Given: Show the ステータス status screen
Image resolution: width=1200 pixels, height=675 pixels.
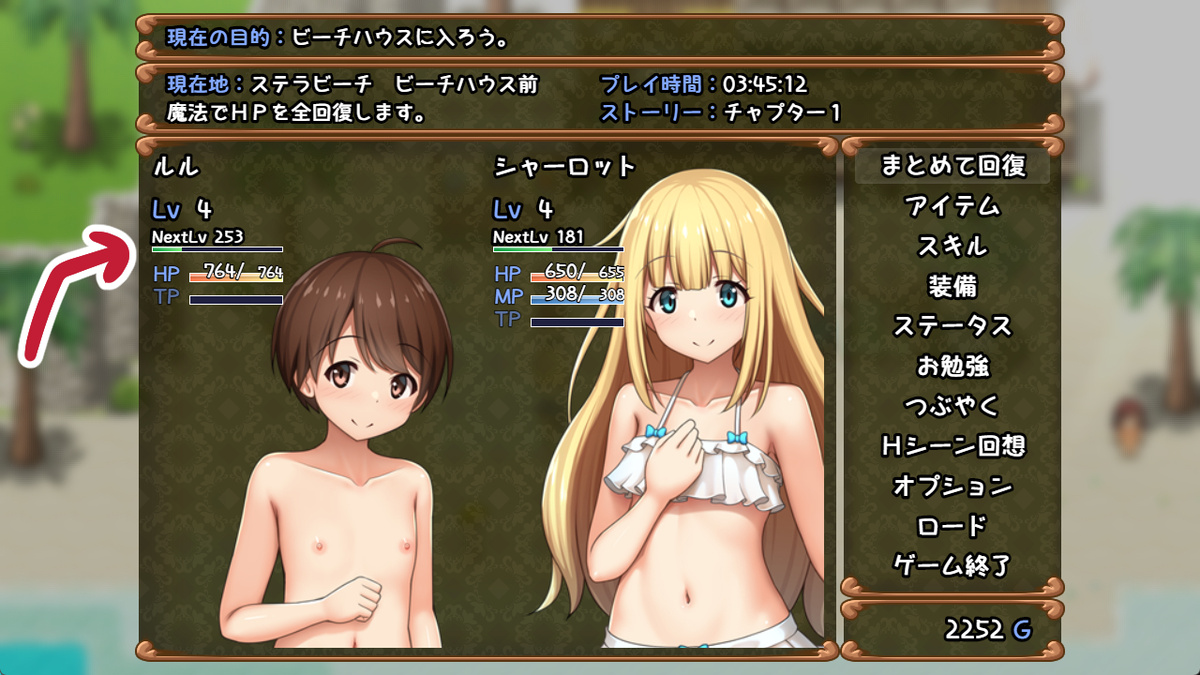Looking at the screenshot, I should point(952,326).
